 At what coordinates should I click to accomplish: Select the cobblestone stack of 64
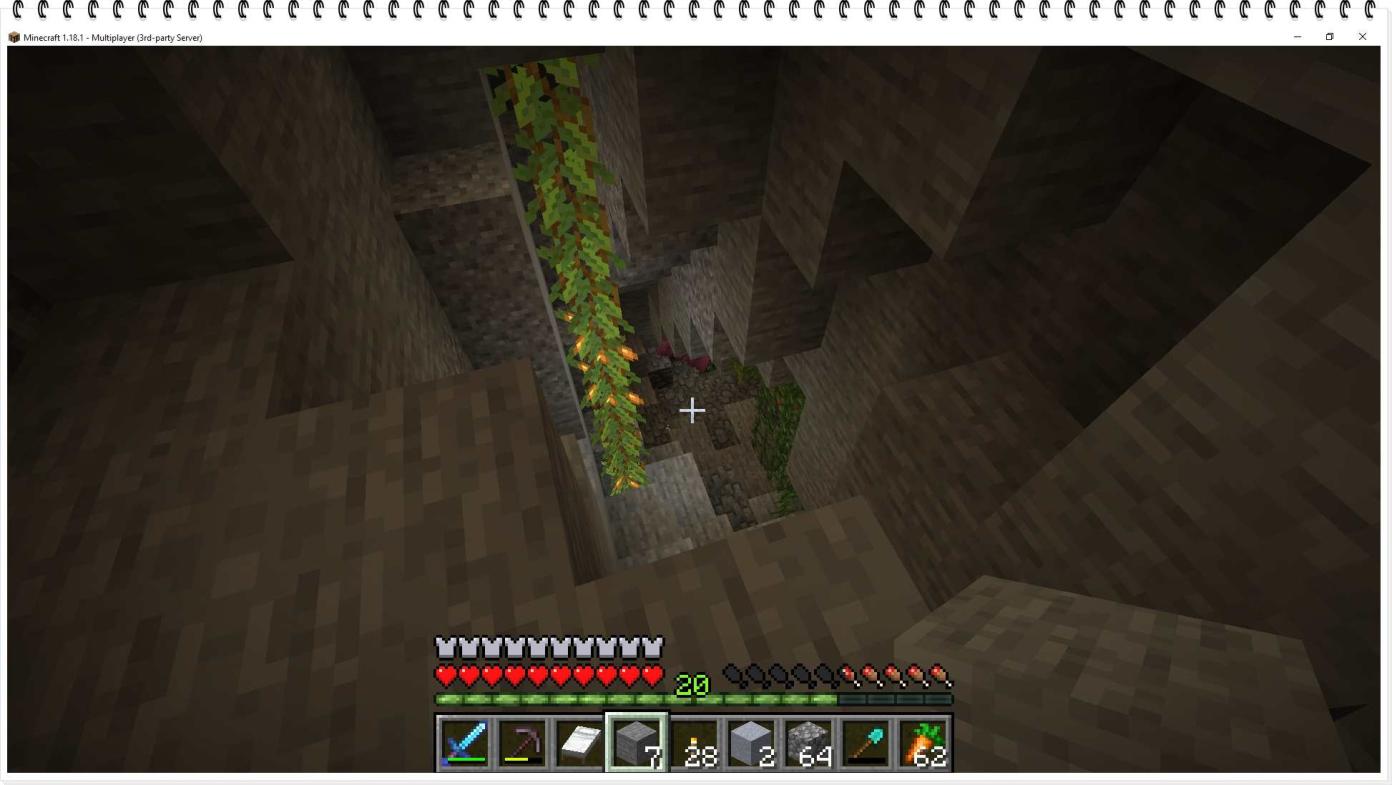tap(807, 740)
